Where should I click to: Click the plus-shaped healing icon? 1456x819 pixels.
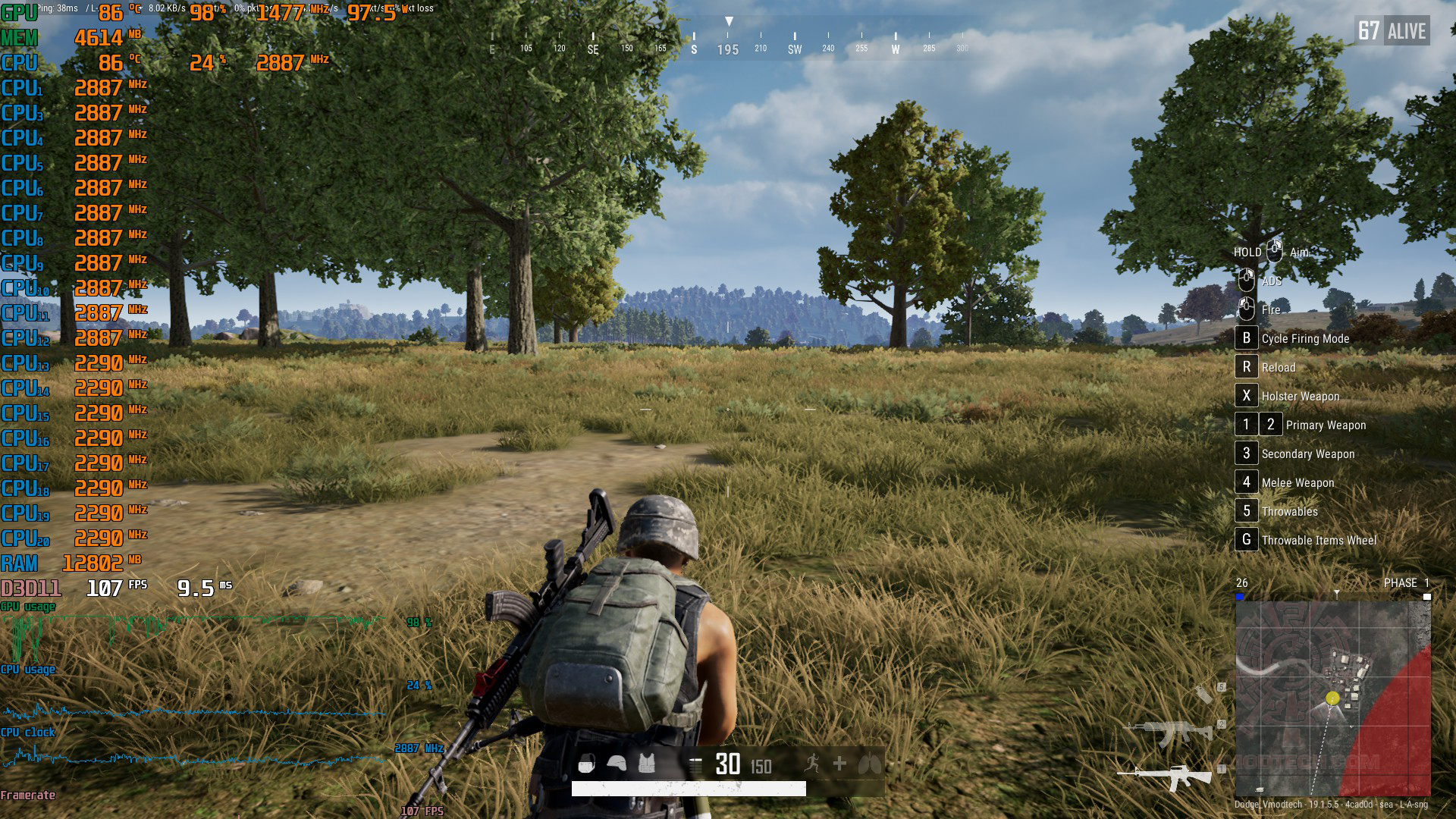tap(839, 764)
